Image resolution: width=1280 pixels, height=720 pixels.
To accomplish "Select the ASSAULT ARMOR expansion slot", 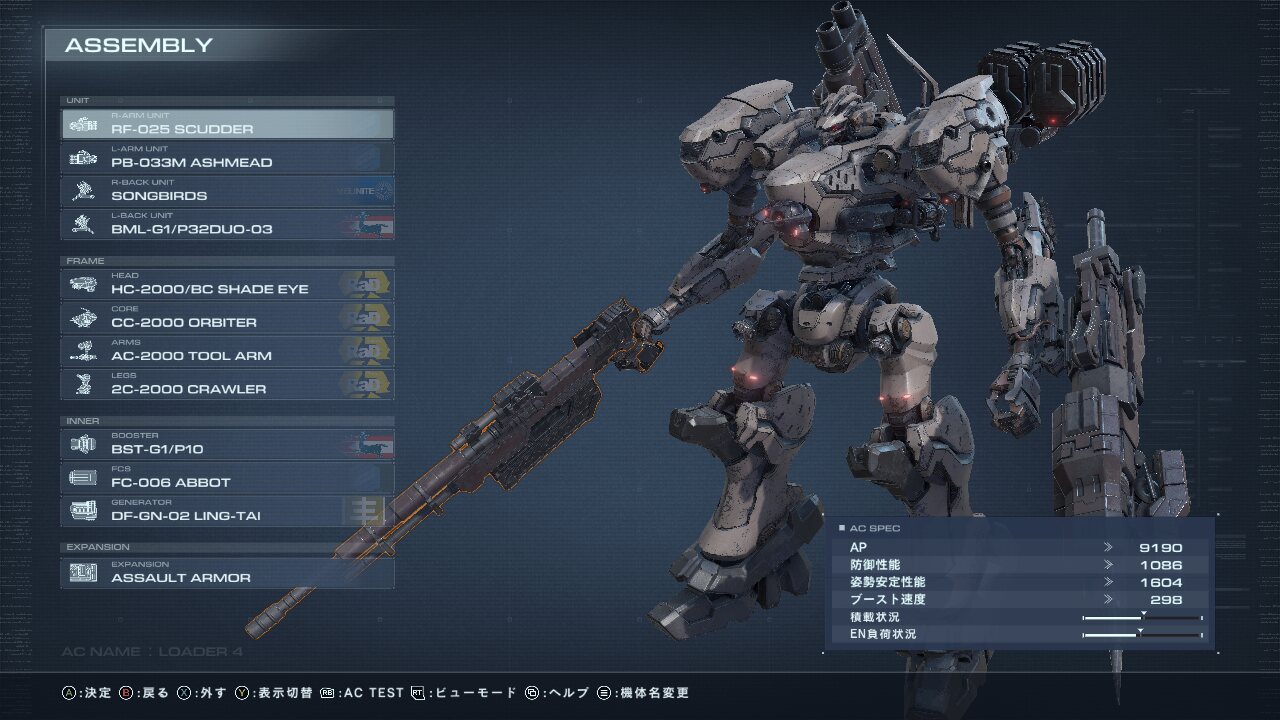I will [x=227, y=573].
